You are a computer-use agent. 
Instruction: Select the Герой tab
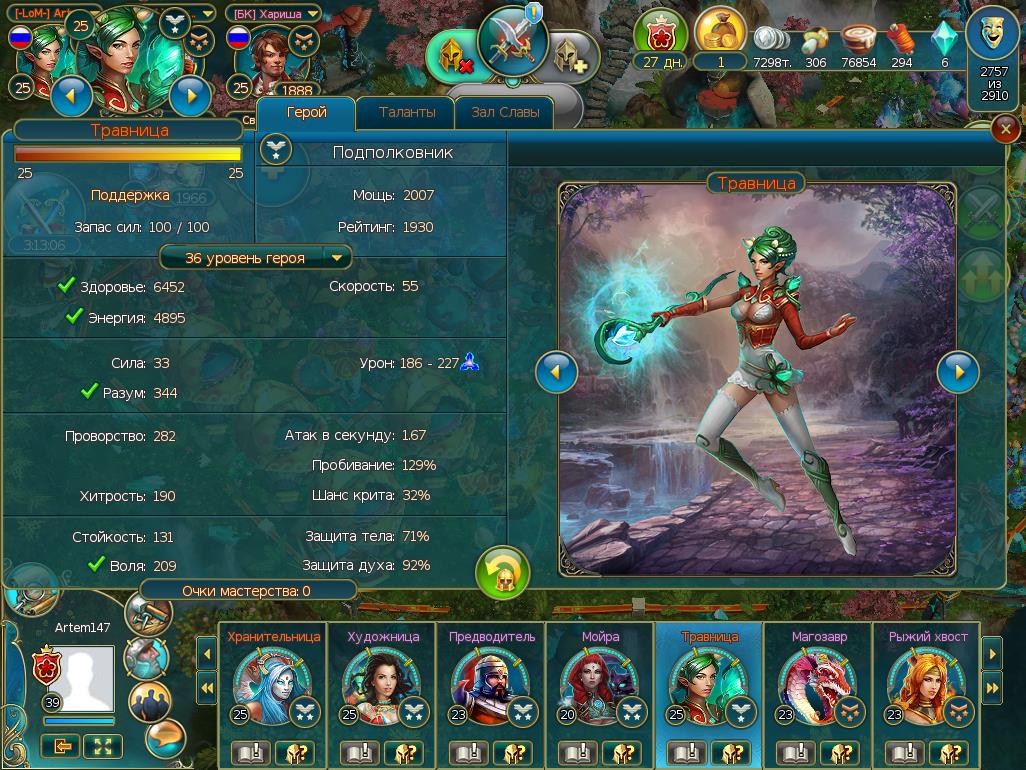pos(307,113)
